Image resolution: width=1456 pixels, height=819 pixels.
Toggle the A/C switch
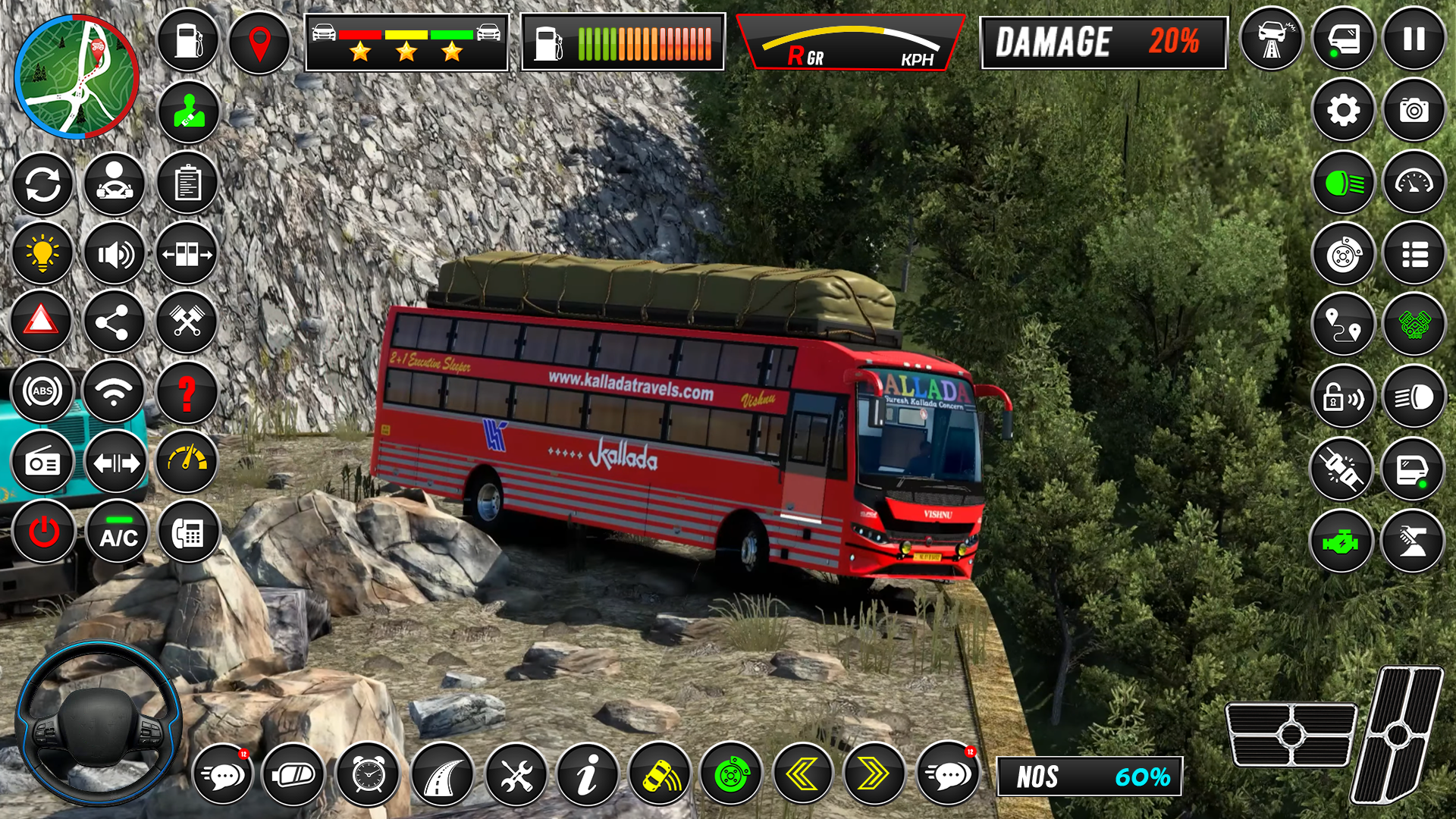[115, 535]
